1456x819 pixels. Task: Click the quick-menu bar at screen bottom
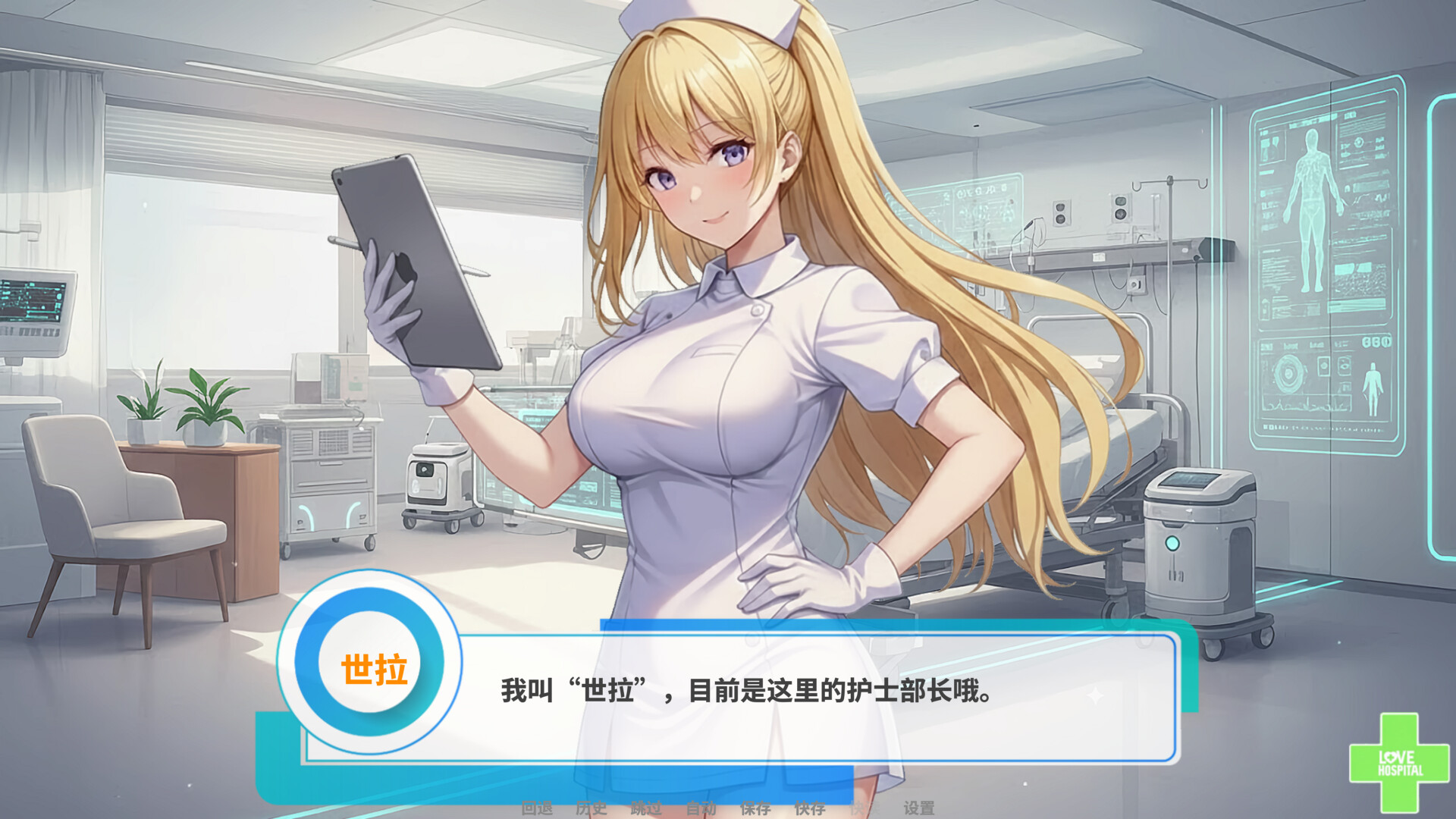(728, 808)
